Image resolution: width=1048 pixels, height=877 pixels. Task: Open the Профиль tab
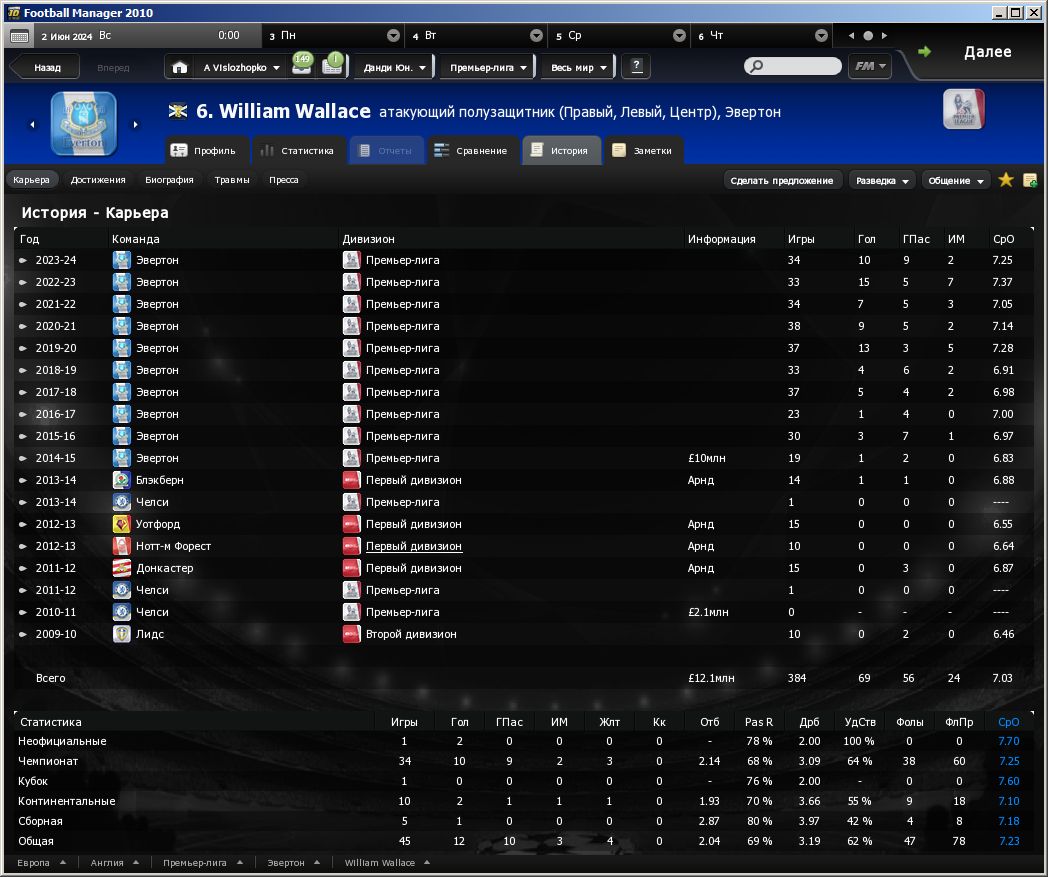click(204, 151)
